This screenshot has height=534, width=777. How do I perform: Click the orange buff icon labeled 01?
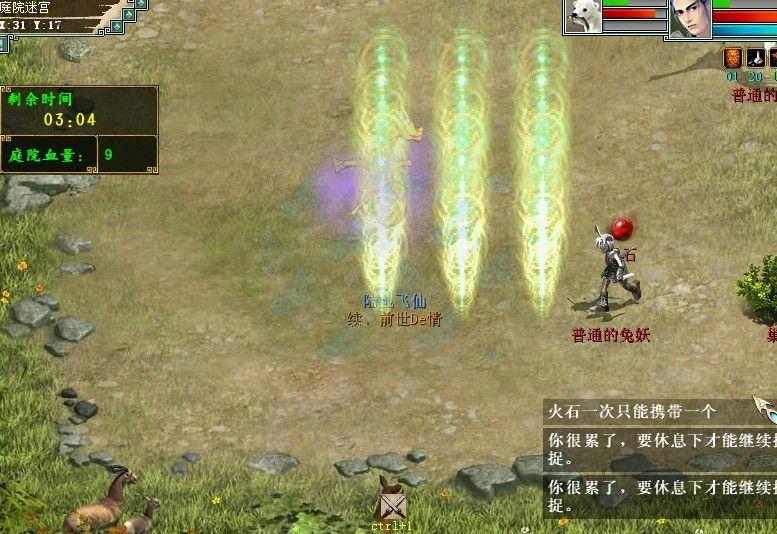733,58
